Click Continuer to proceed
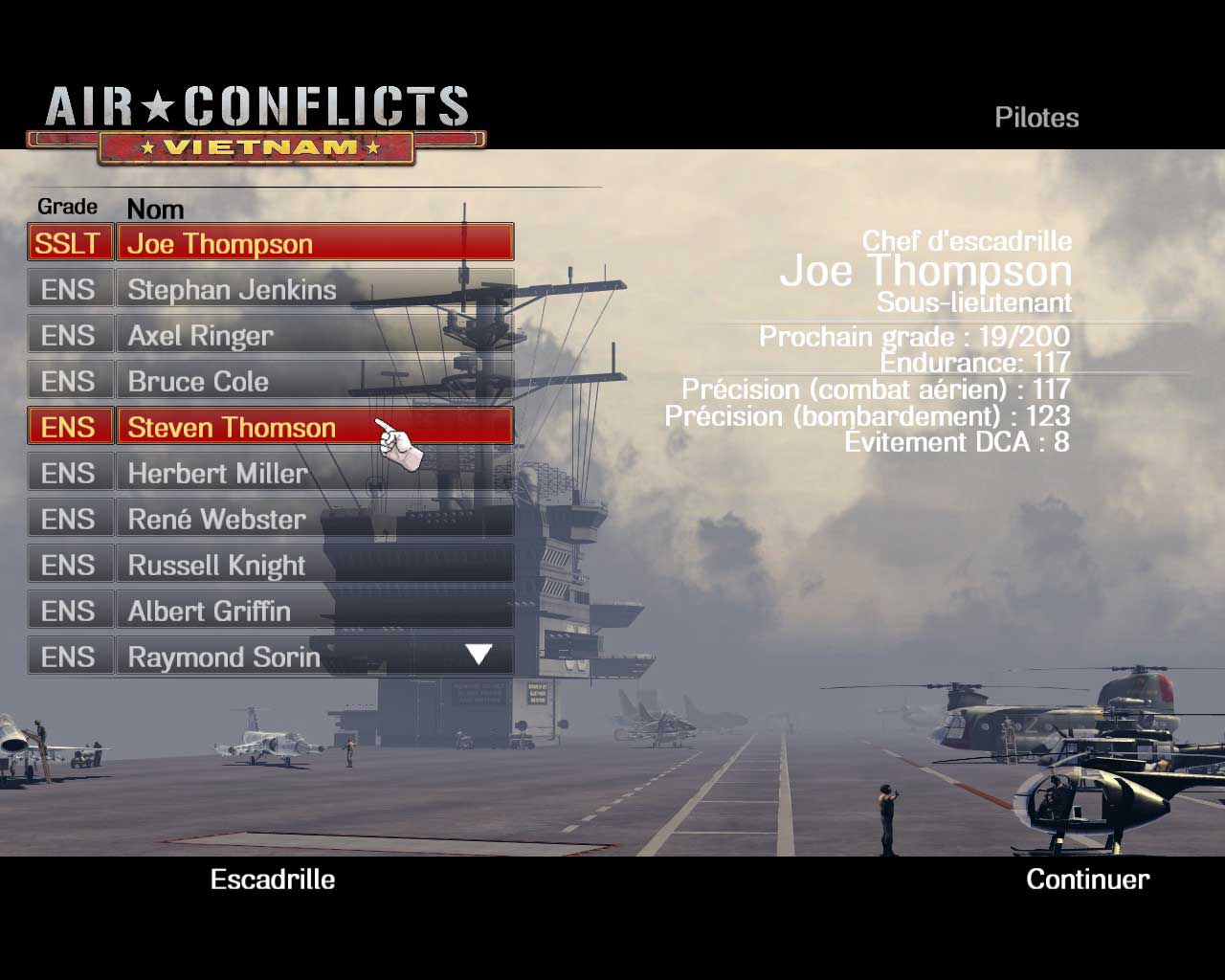 [1087, 880]
